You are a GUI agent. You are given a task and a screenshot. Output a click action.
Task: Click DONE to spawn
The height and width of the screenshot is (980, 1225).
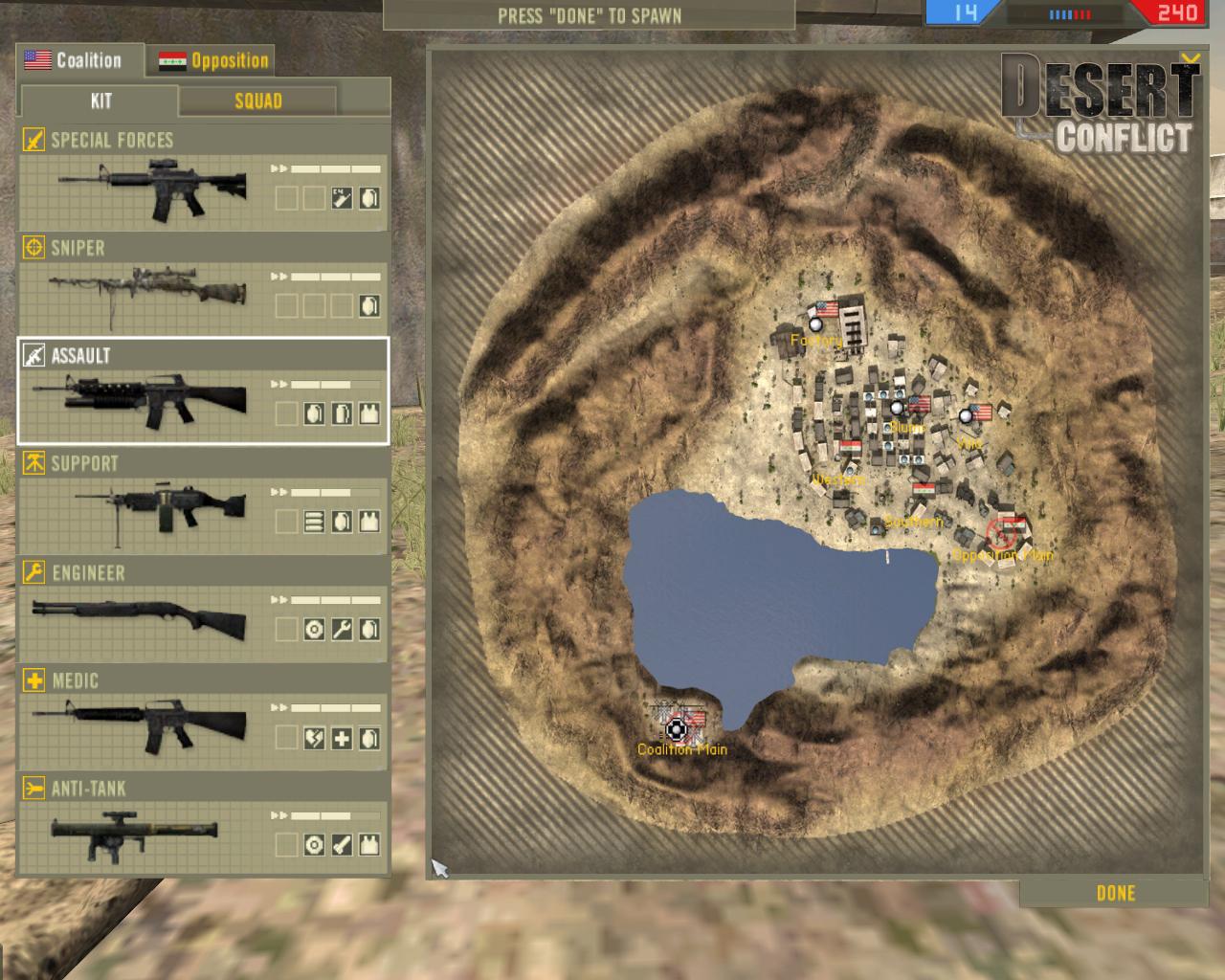tap(1115, 893)
